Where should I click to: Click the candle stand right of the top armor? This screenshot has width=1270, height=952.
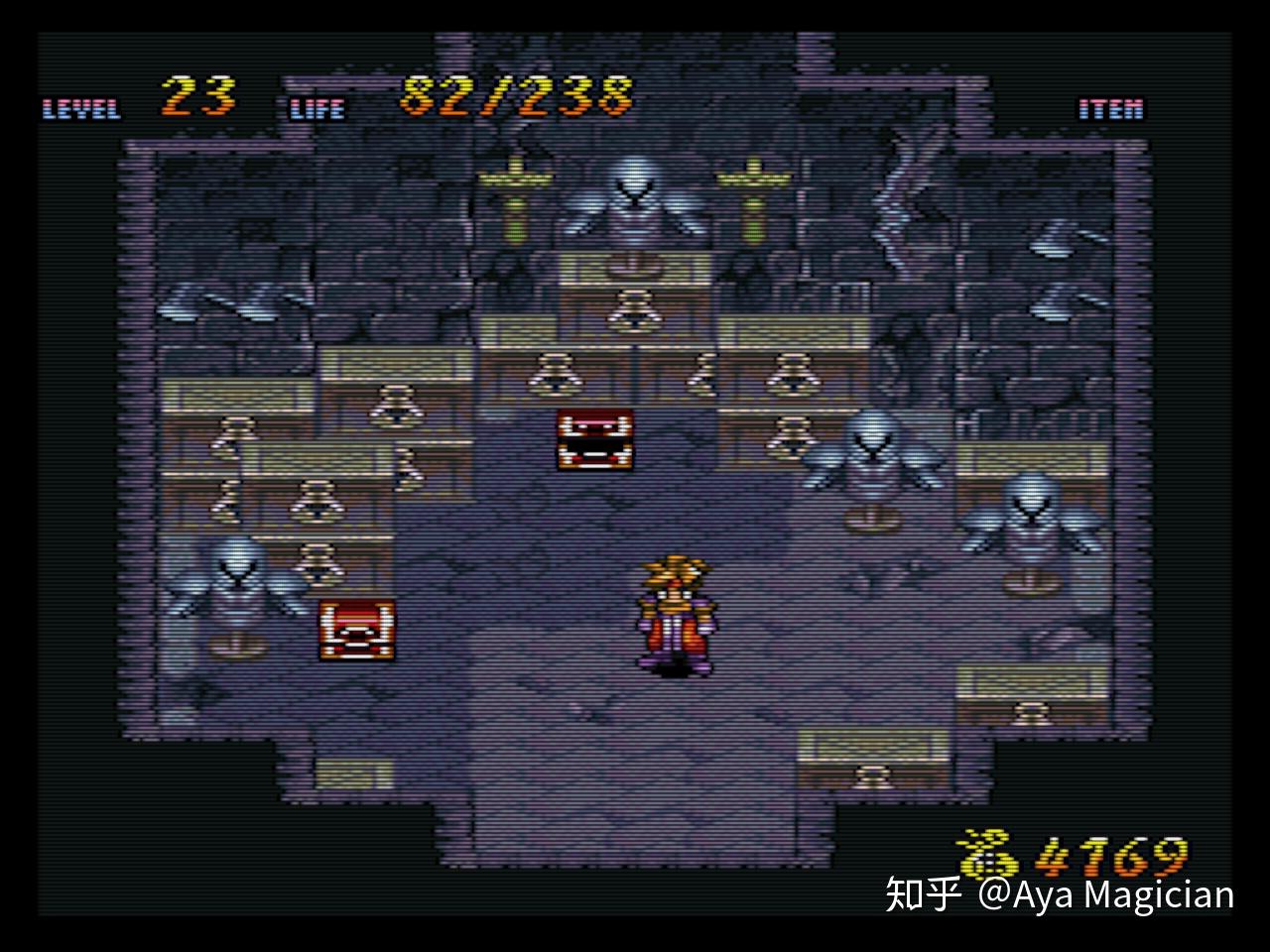point(754,188)
